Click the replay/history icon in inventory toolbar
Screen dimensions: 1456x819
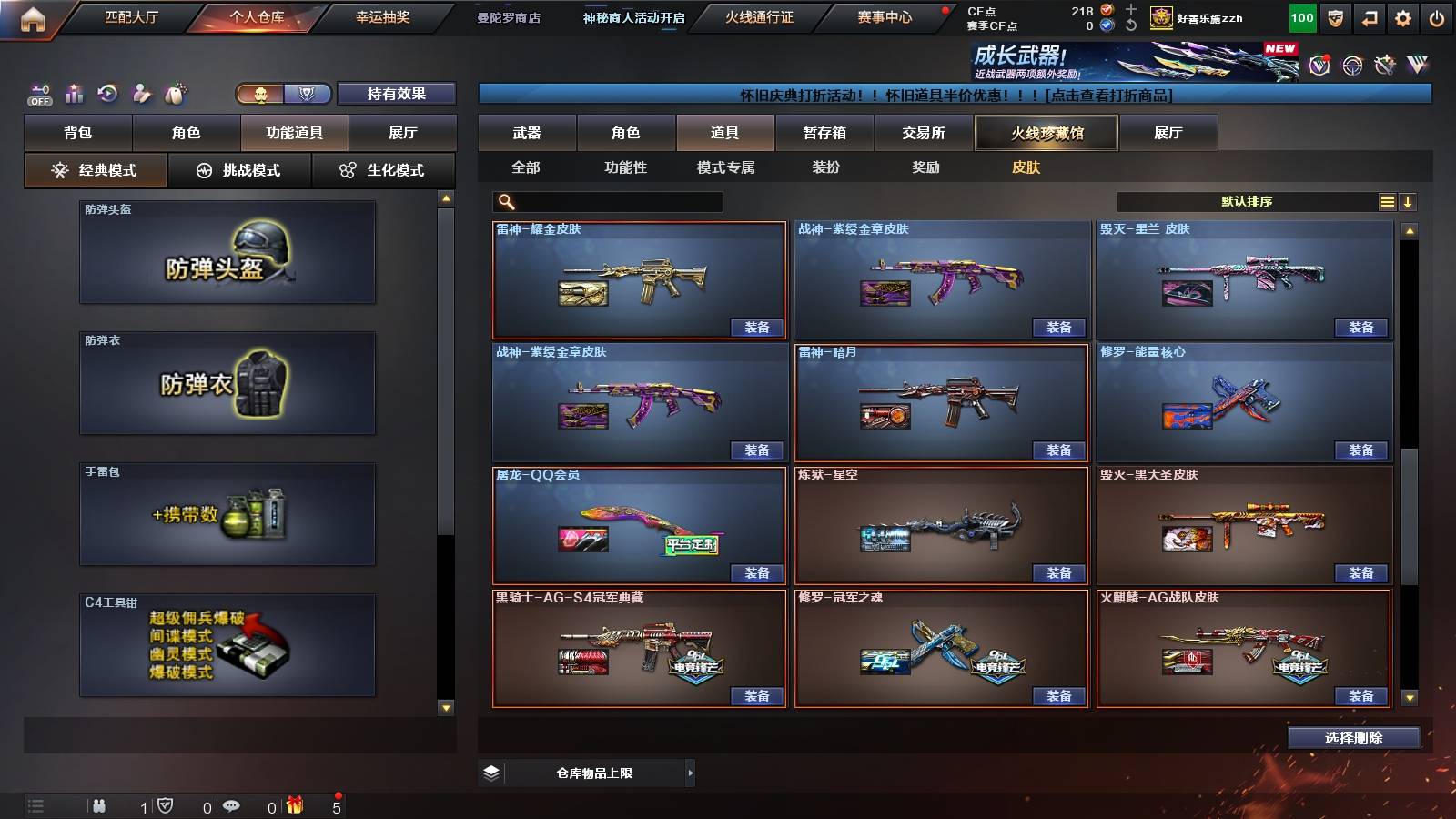[107, 92]
